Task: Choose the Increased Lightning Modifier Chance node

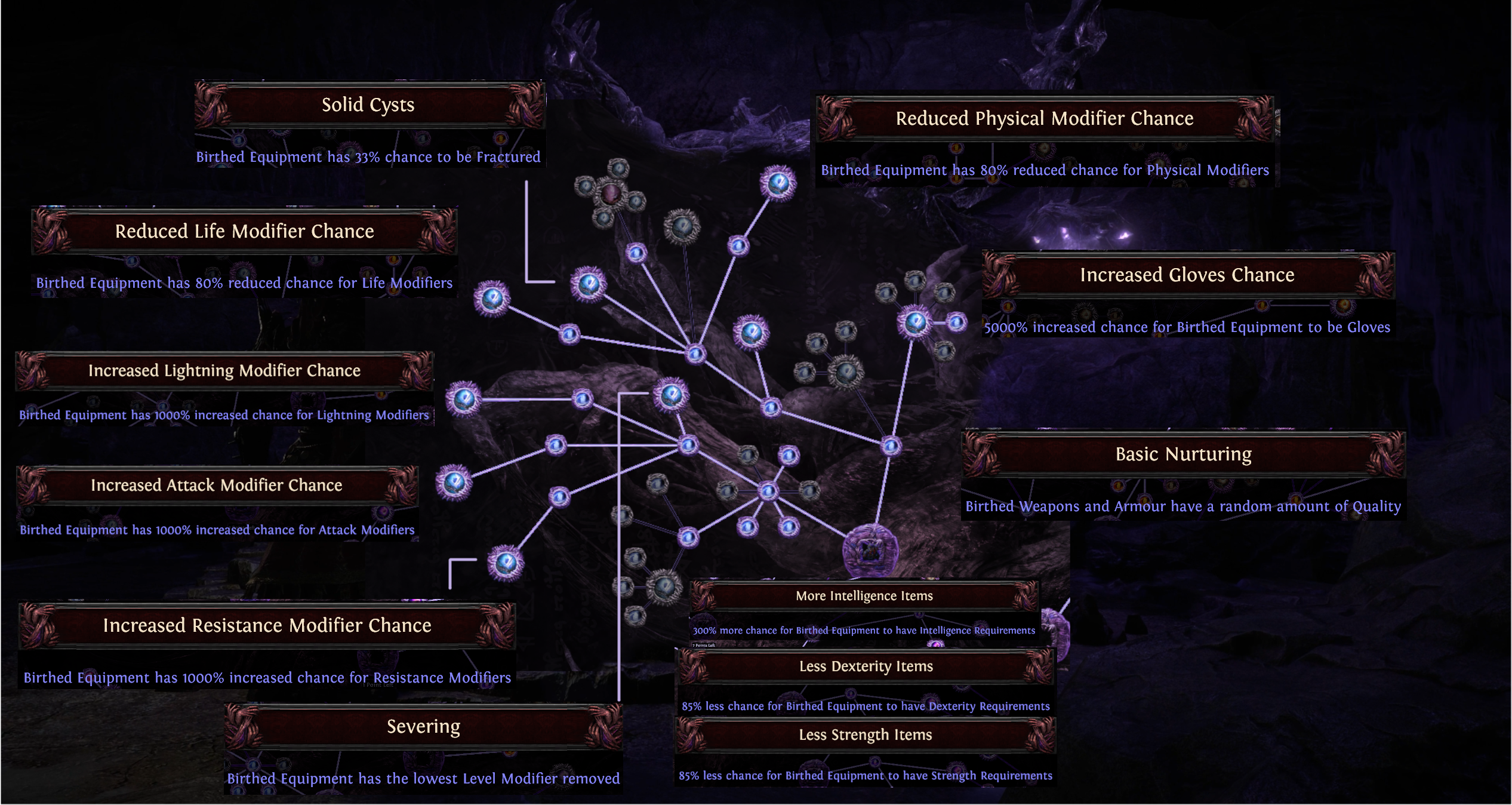Action: pos(464,399)
